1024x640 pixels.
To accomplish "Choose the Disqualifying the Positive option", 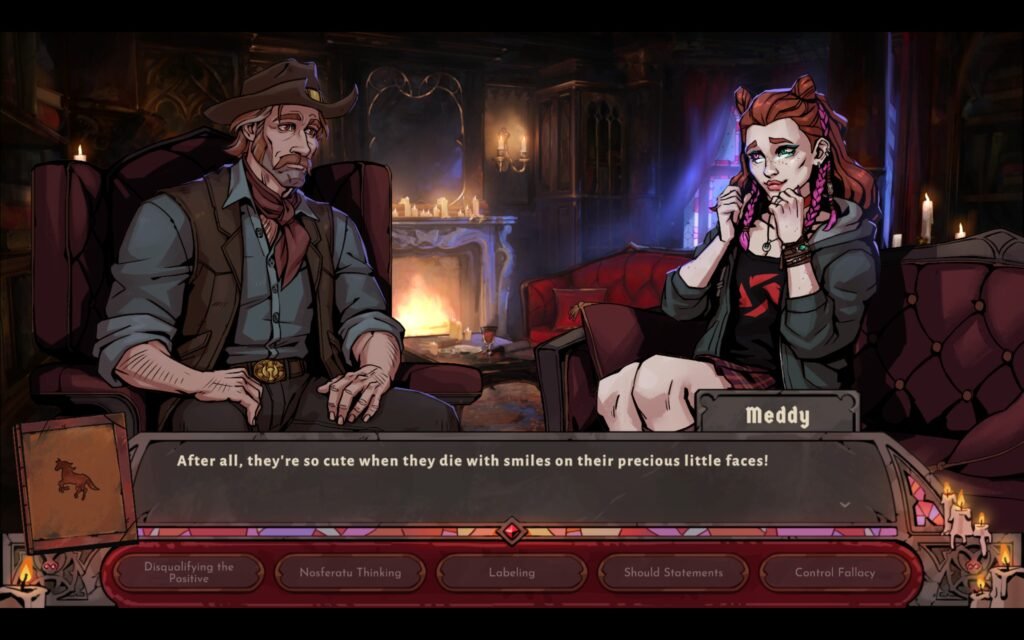I will point(188,573).
